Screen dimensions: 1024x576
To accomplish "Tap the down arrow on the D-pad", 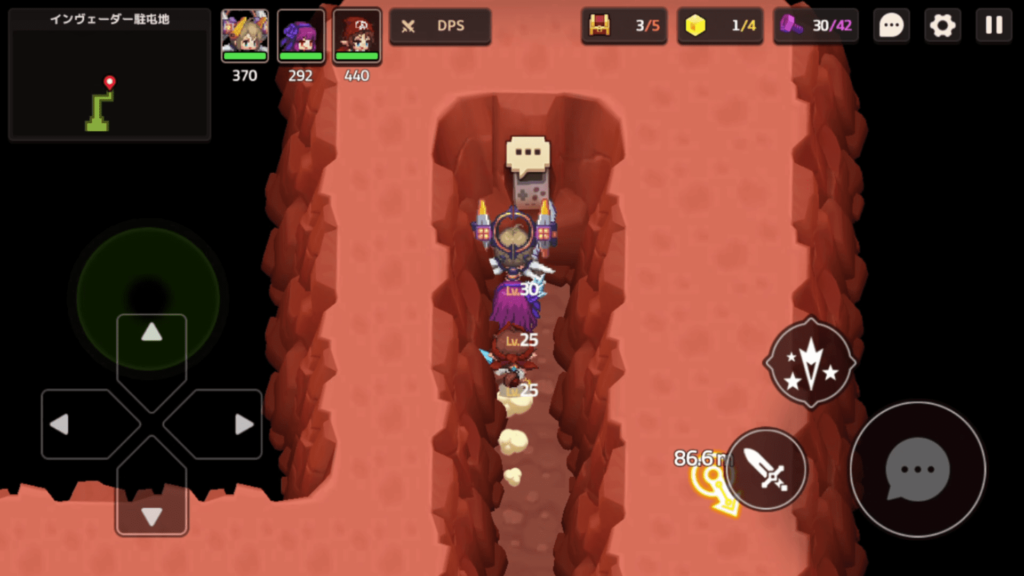I will tap(152, 515).
